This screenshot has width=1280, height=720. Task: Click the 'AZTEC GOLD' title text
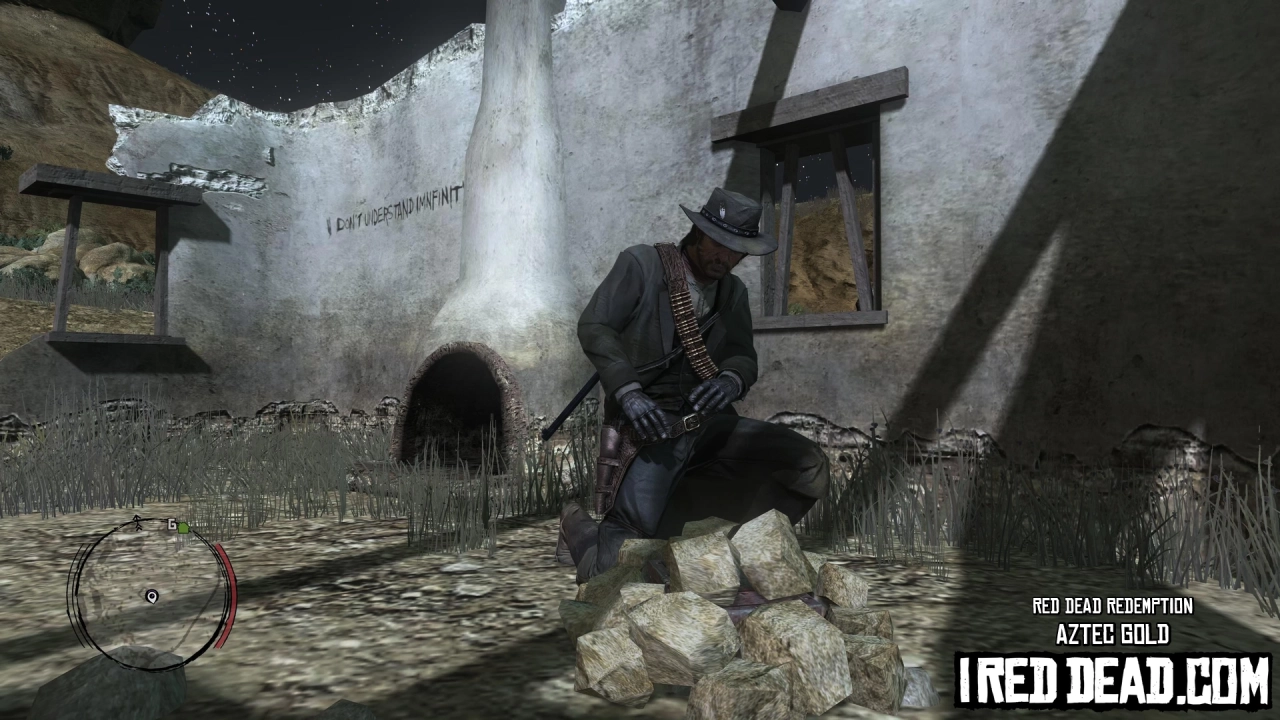tap(1113, 634)
